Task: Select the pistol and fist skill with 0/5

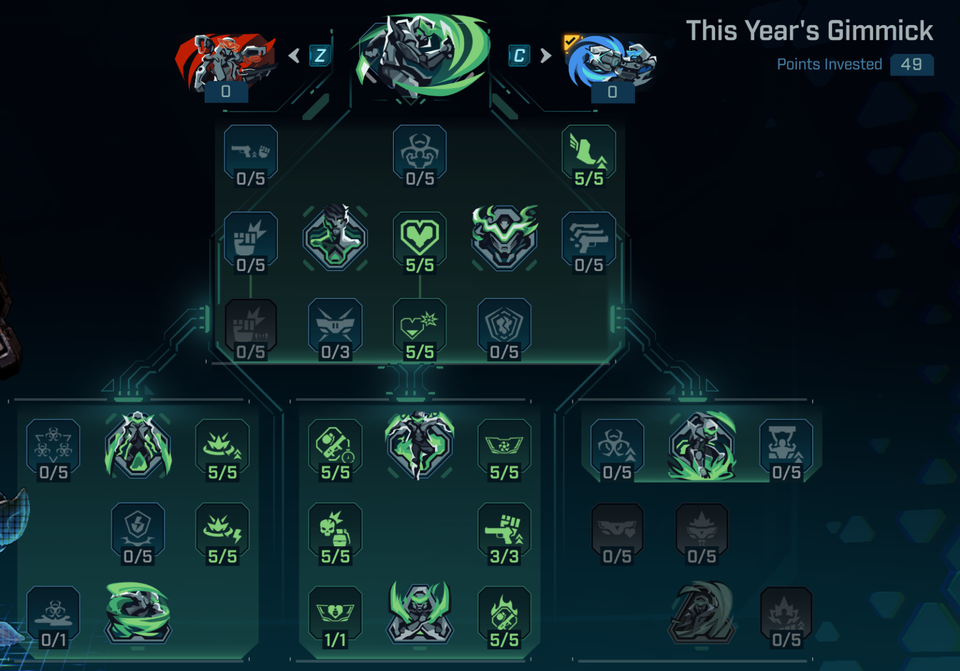Action: (x=250, y=151)
